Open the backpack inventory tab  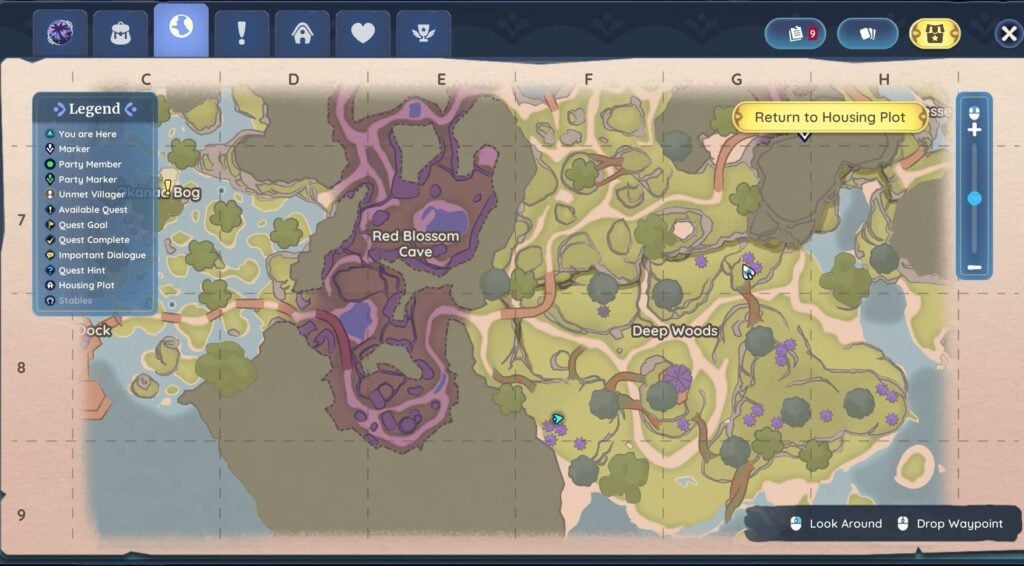pos(121,33)
